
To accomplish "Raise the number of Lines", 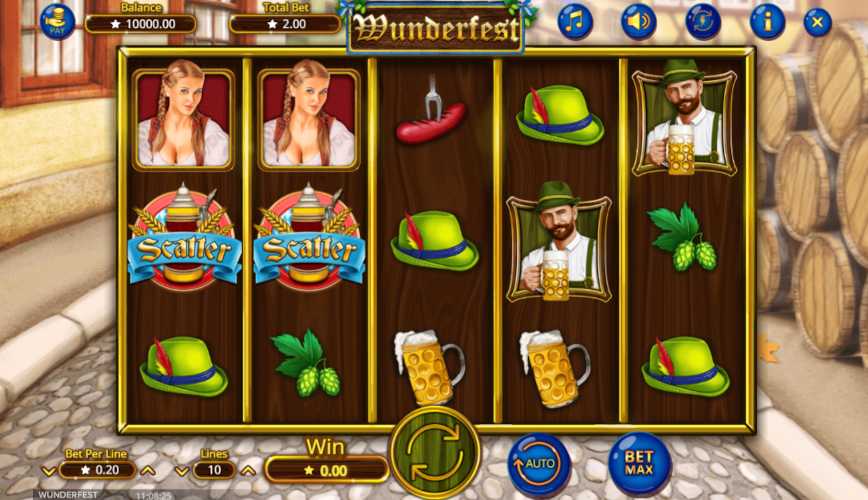I will click(247, 471).
